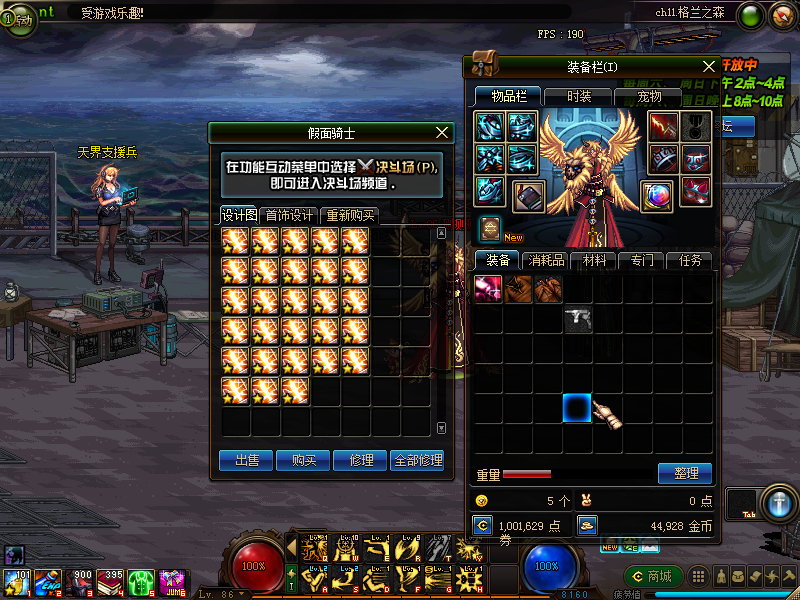Close the 假面骑士 shop window

(443, 132)
